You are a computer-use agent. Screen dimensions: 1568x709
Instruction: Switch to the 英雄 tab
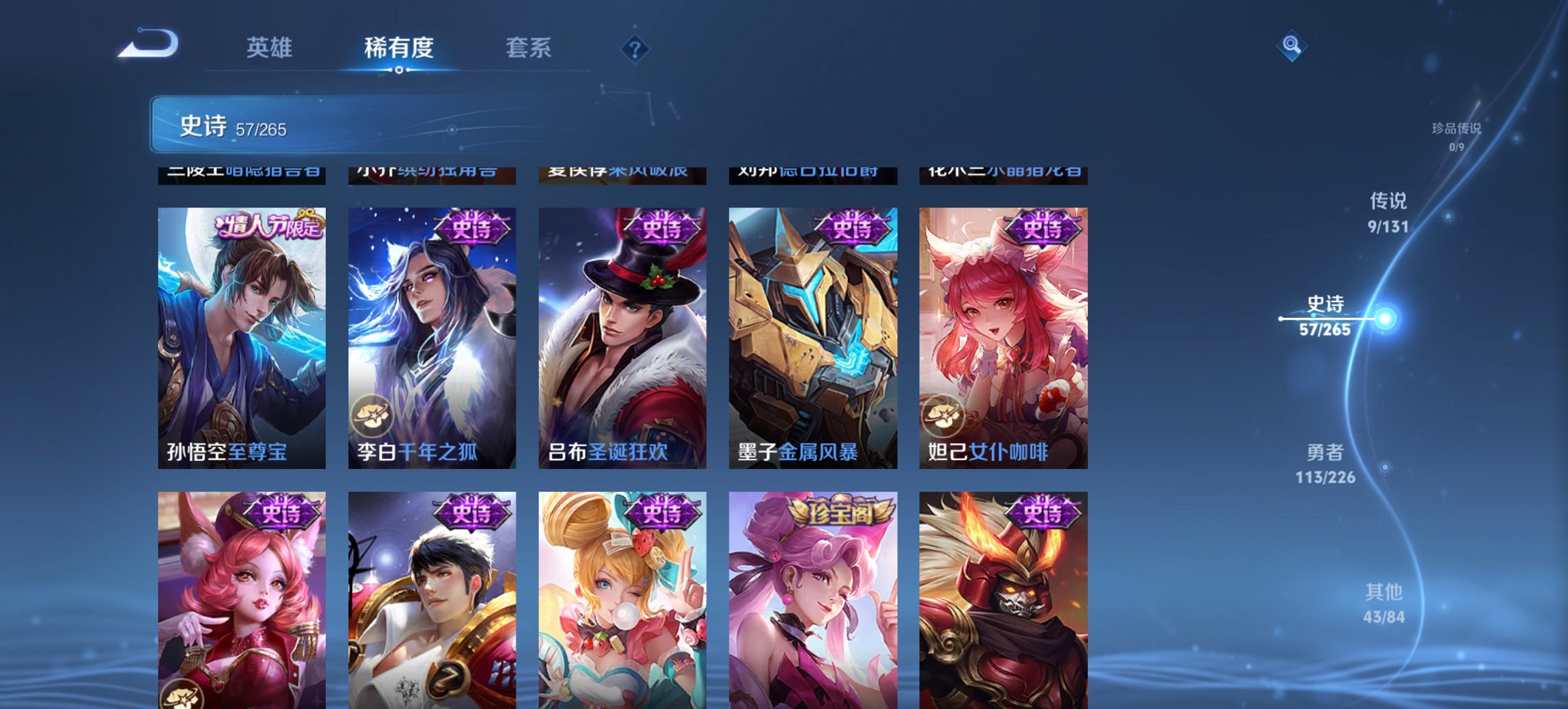pos(271,48)
